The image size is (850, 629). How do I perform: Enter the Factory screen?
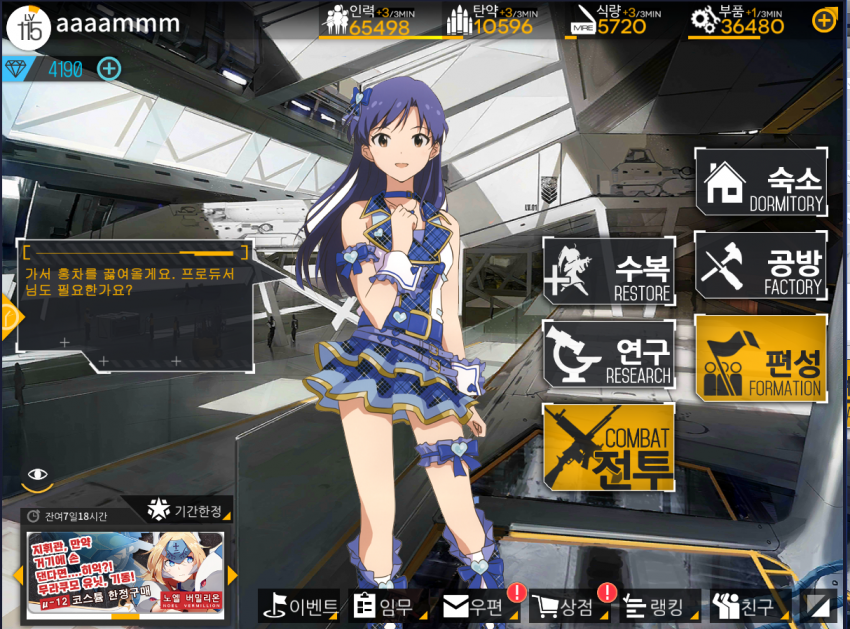[761, 265]
